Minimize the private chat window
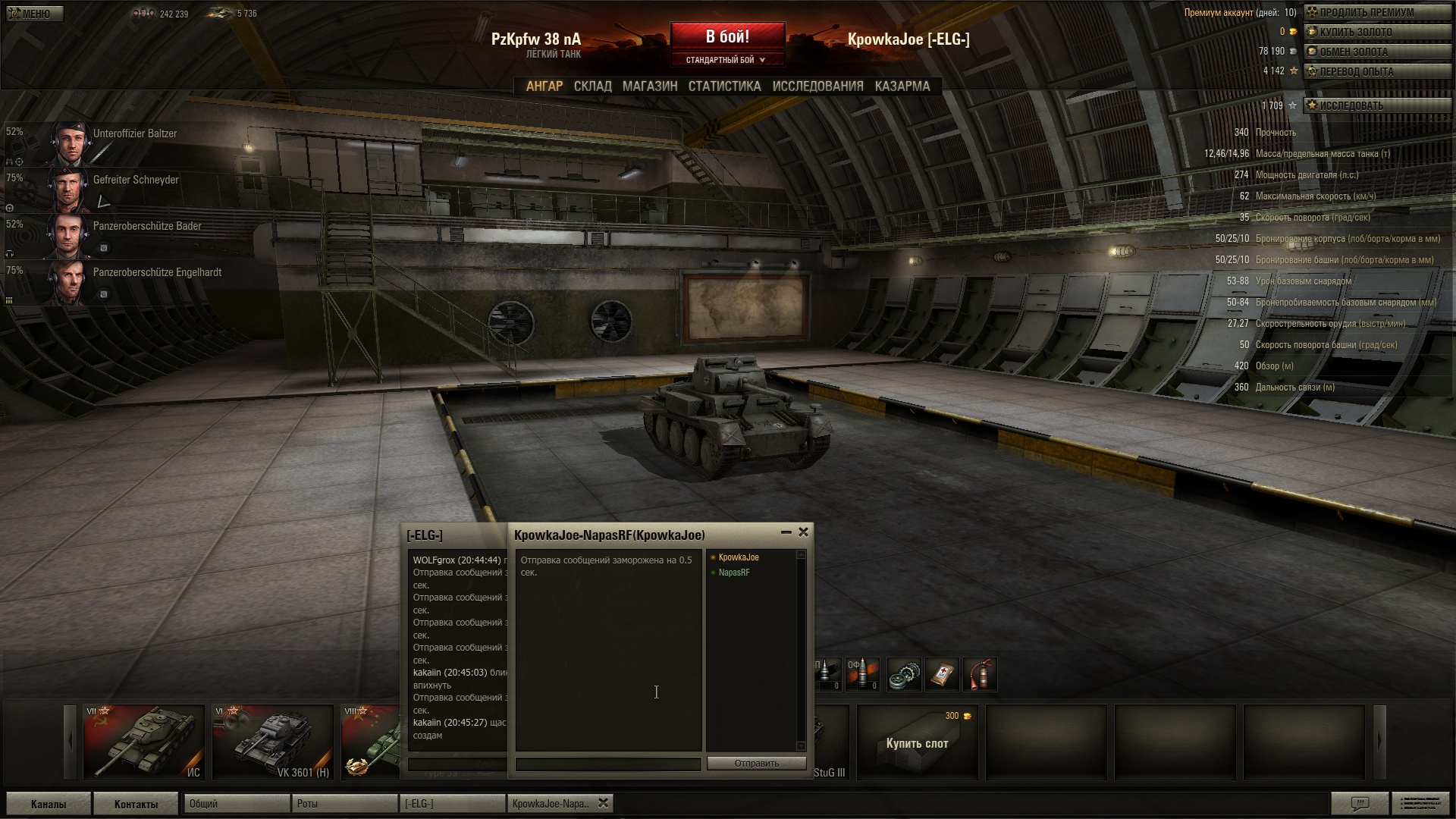The image size is (1456, 819). pos(786,532)
